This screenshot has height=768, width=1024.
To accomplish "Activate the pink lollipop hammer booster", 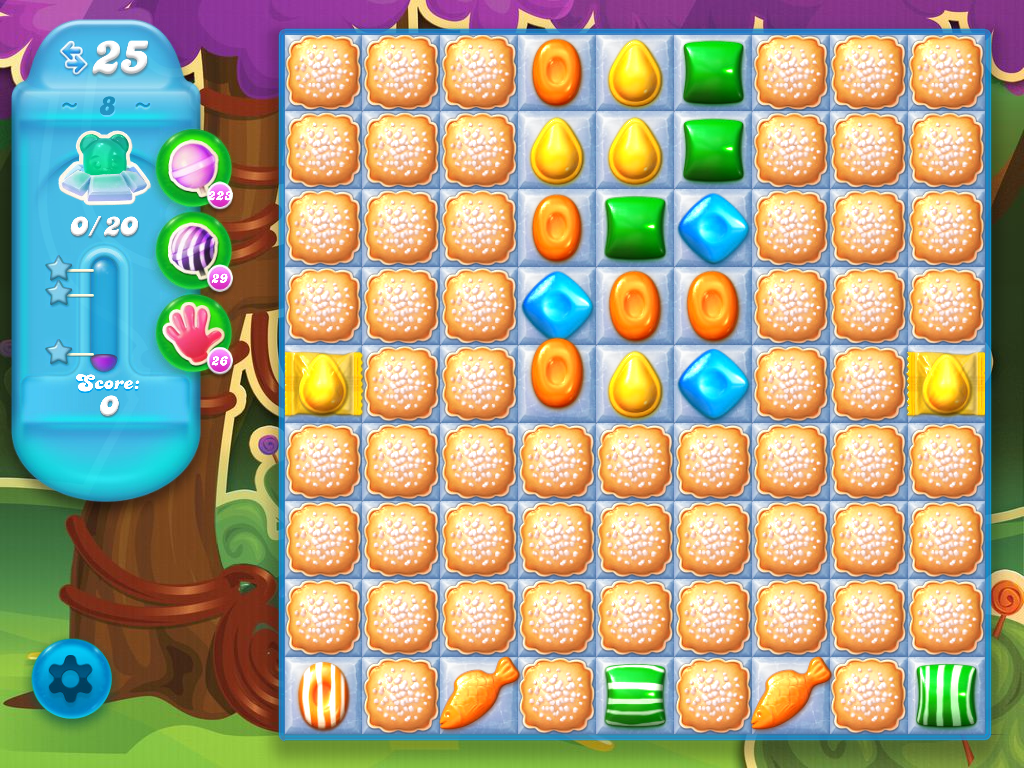I will coord(191,166).
